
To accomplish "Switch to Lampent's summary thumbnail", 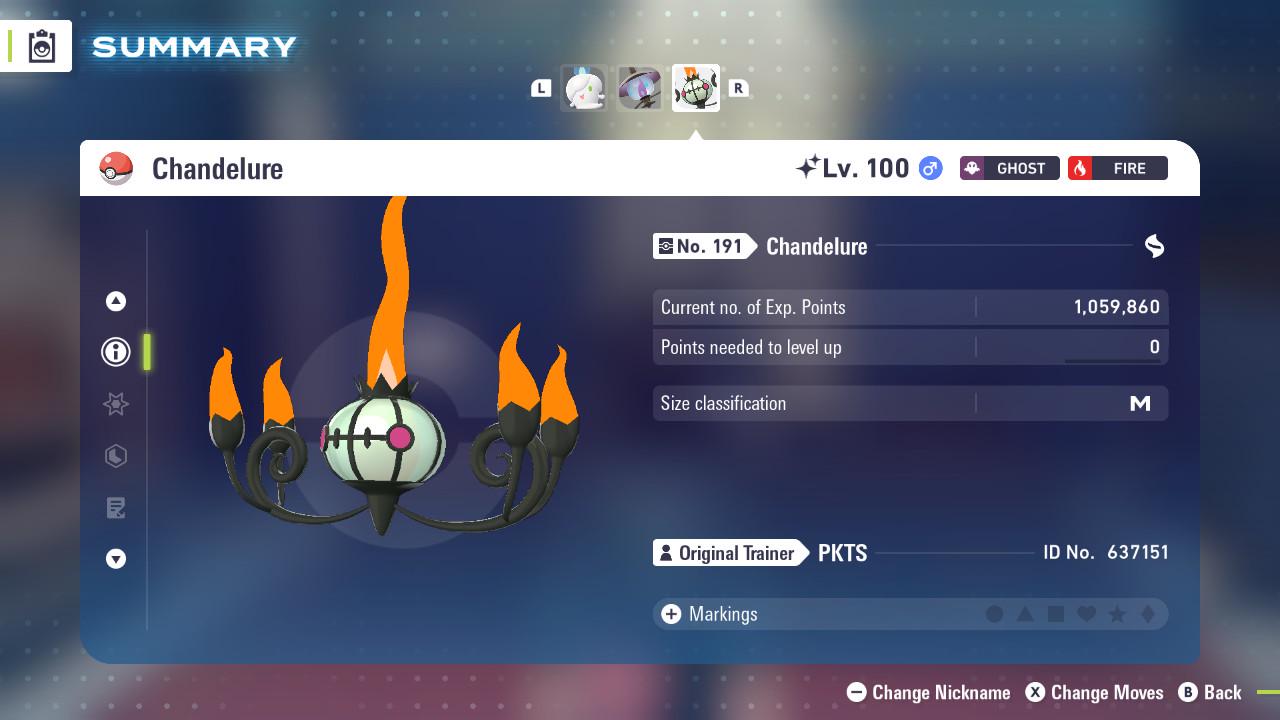I will [x=639, y=88].
